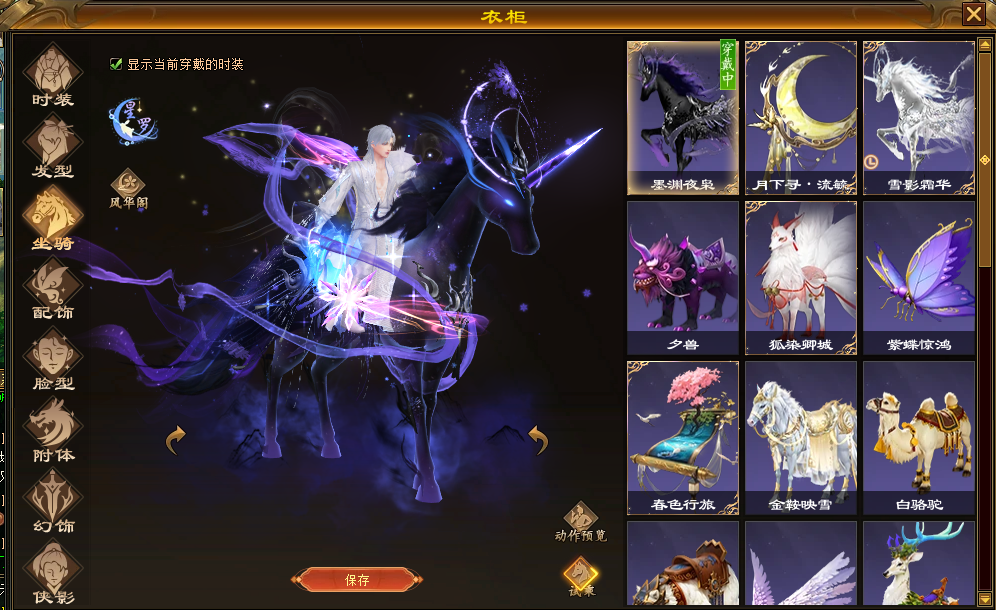Pick the 狐柒卿城 nine-tailed fox mount

click(x=801, y=277)
